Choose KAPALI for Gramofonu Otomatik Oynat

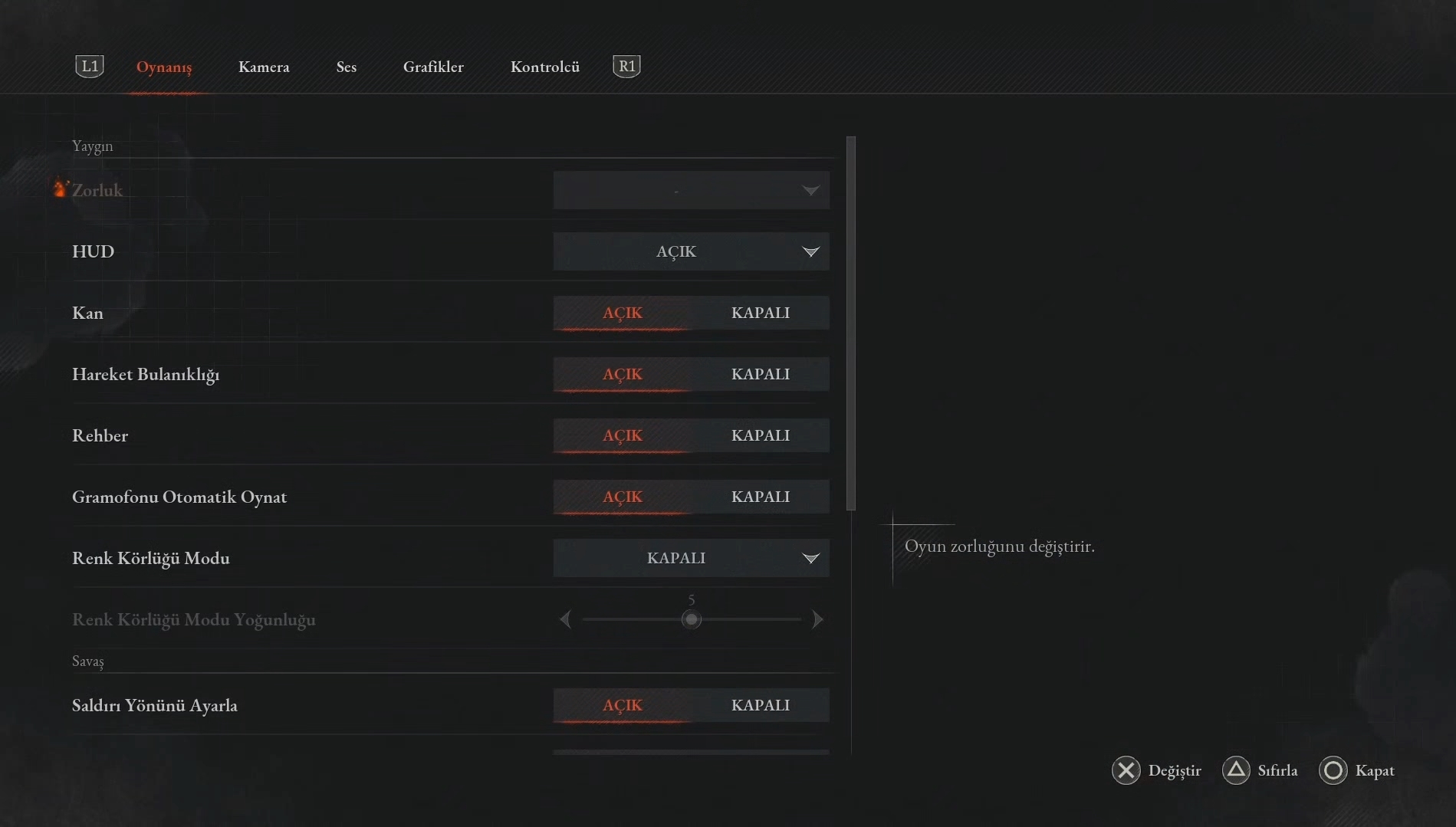[760, 497]
